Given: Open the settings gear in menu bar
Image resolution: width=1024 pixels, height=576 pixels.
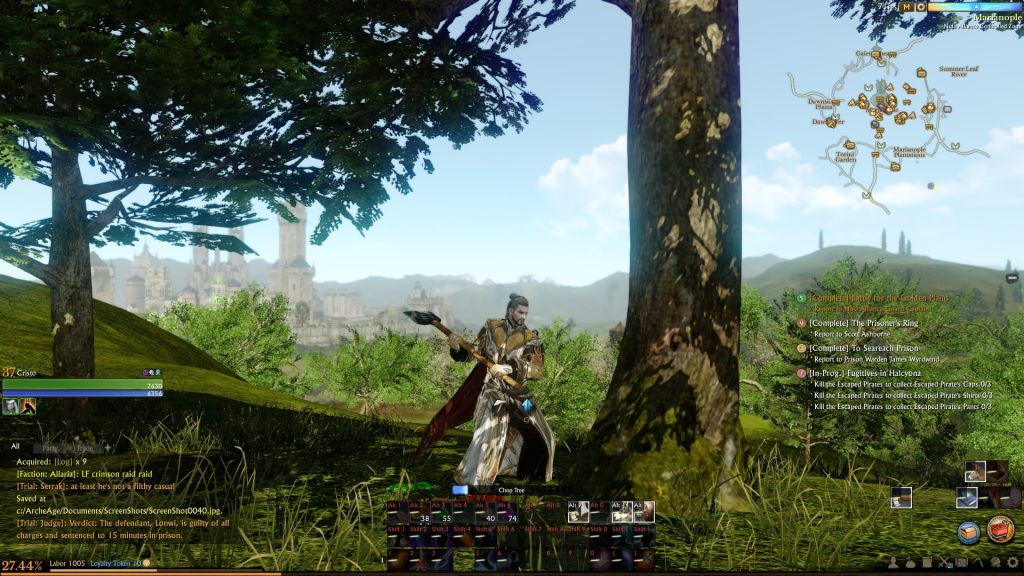Looking at the screenshot, I should point(1012,563).
